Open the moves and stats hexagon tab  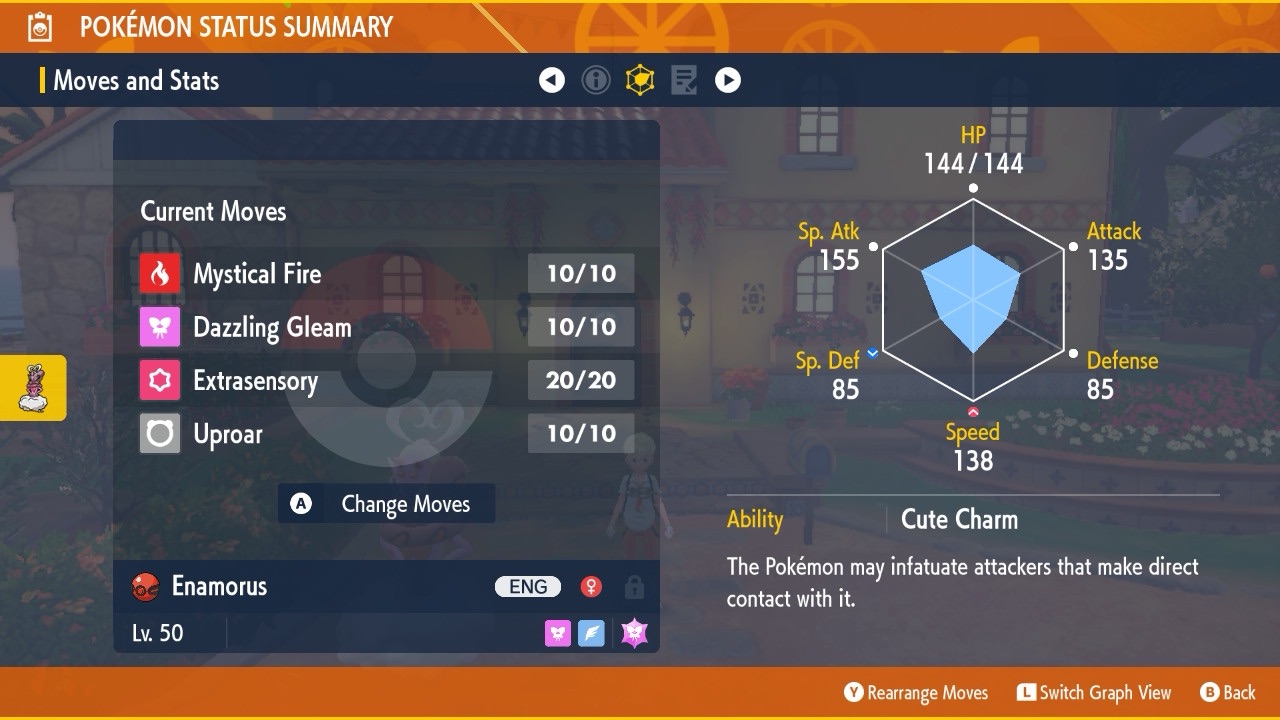point(640,80)
